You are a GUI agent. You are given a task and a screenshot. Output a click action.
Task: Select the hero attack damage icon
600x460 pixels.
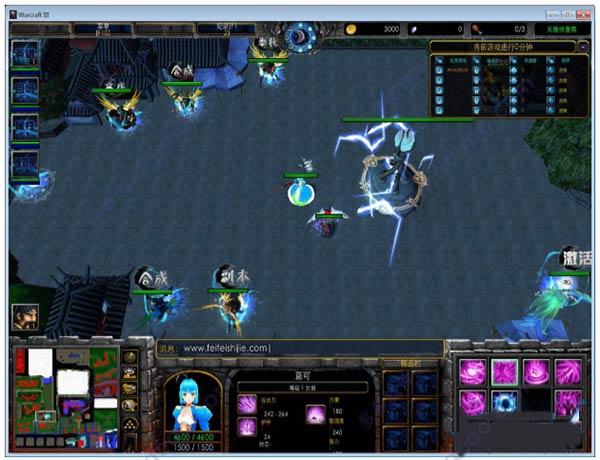(x=246, y=403)
